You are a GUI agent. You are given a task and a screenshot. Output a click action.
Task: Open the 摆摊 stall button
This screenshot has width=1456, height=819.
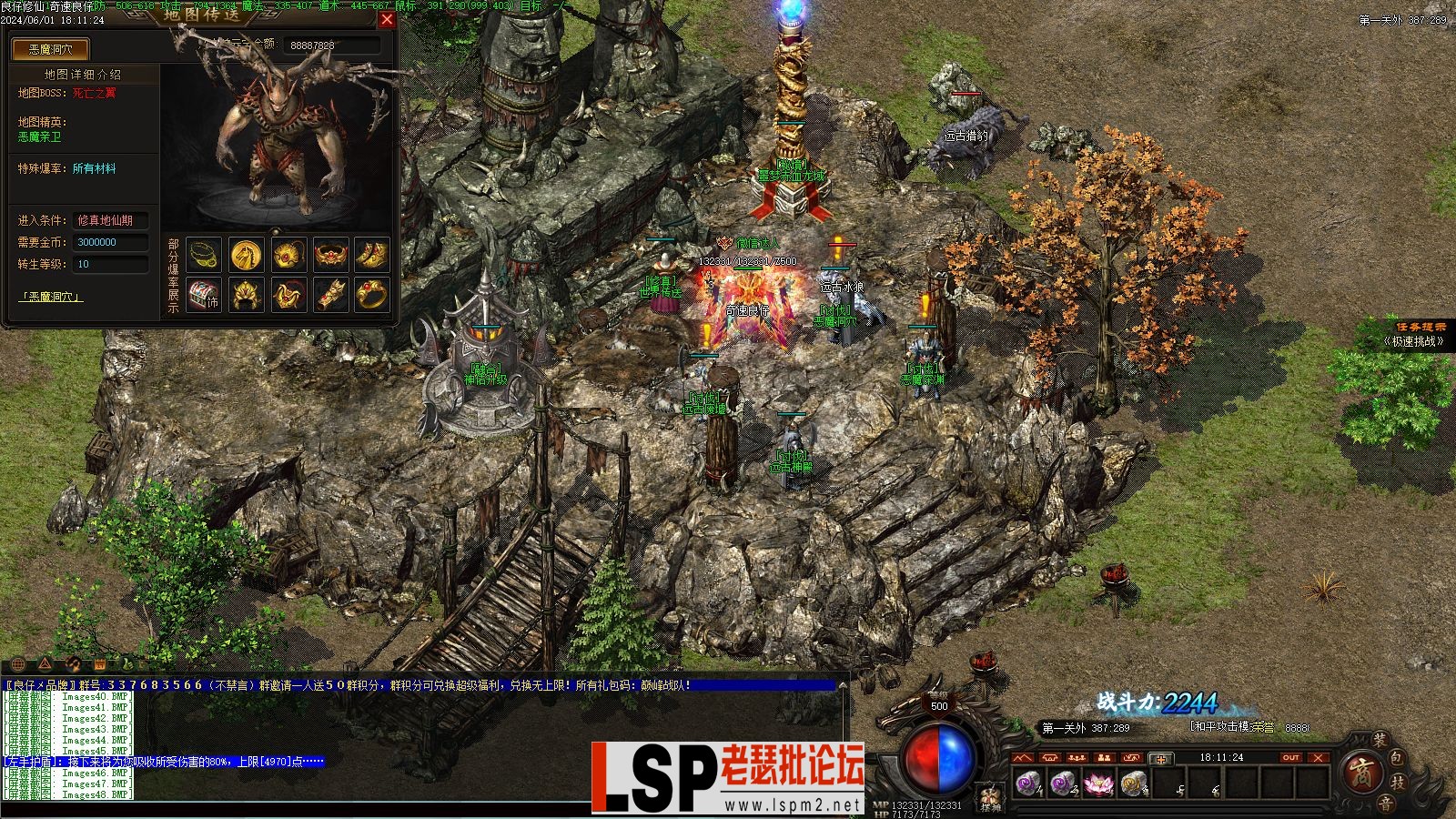click(990, 799)
